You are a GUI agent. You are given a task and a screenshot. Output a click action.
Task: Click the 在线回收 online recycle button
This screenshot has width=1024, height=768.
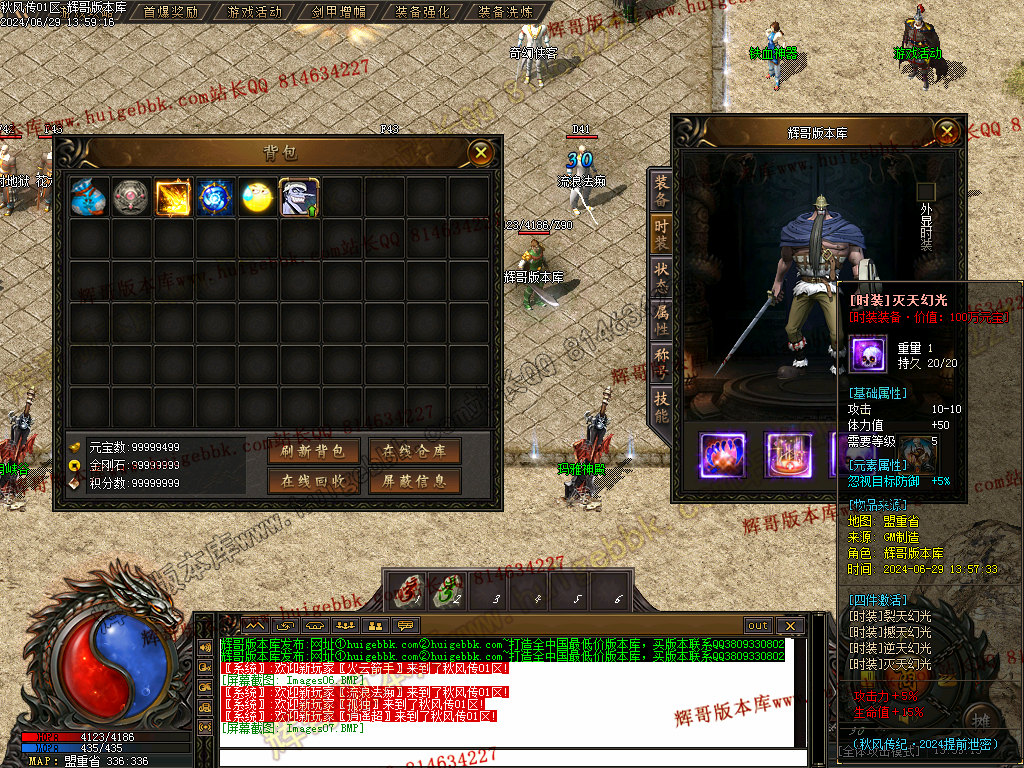313,481
